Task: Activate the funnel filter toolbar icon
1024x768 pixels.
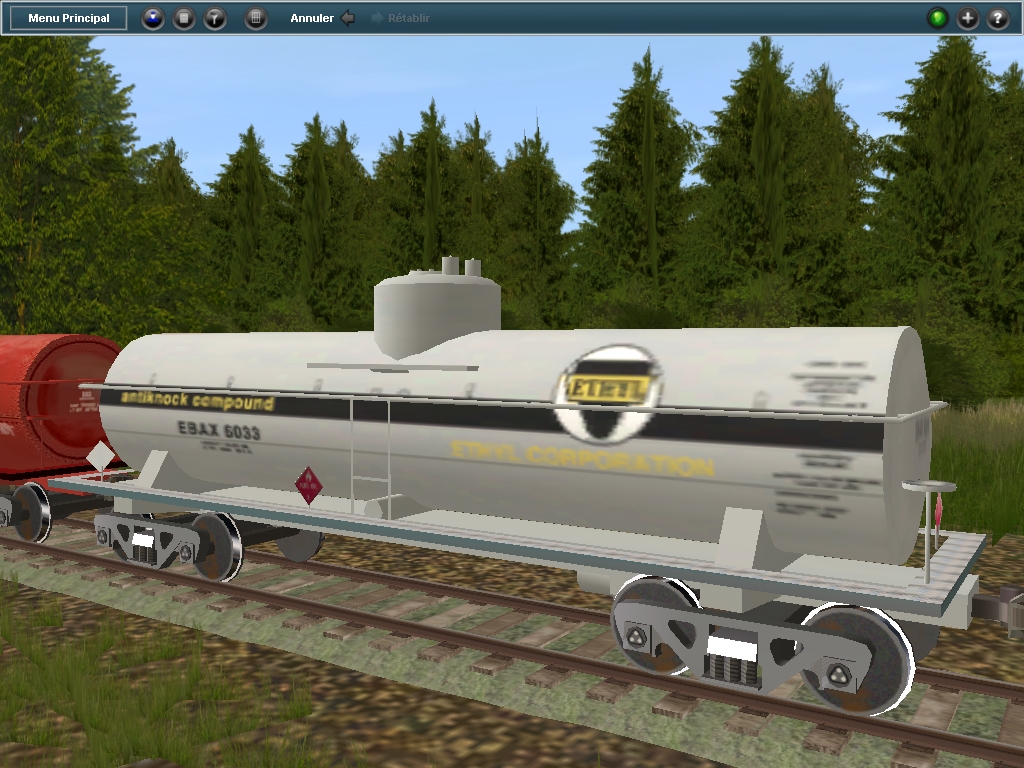Action: (215, 18)
